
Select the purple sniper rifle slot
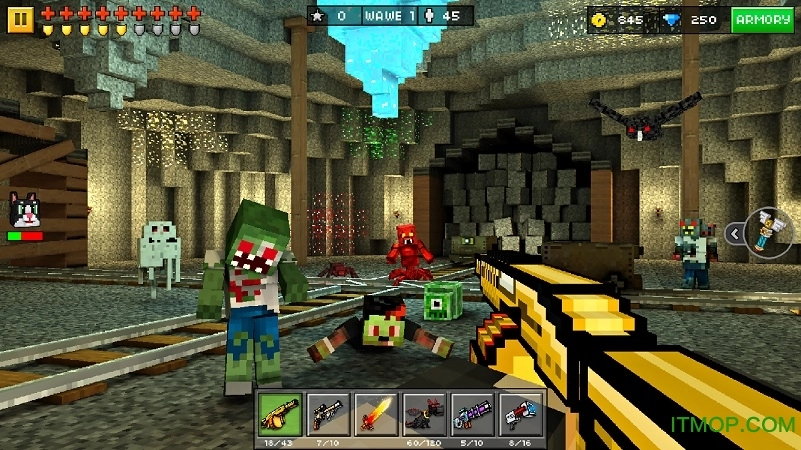point(472,412)
